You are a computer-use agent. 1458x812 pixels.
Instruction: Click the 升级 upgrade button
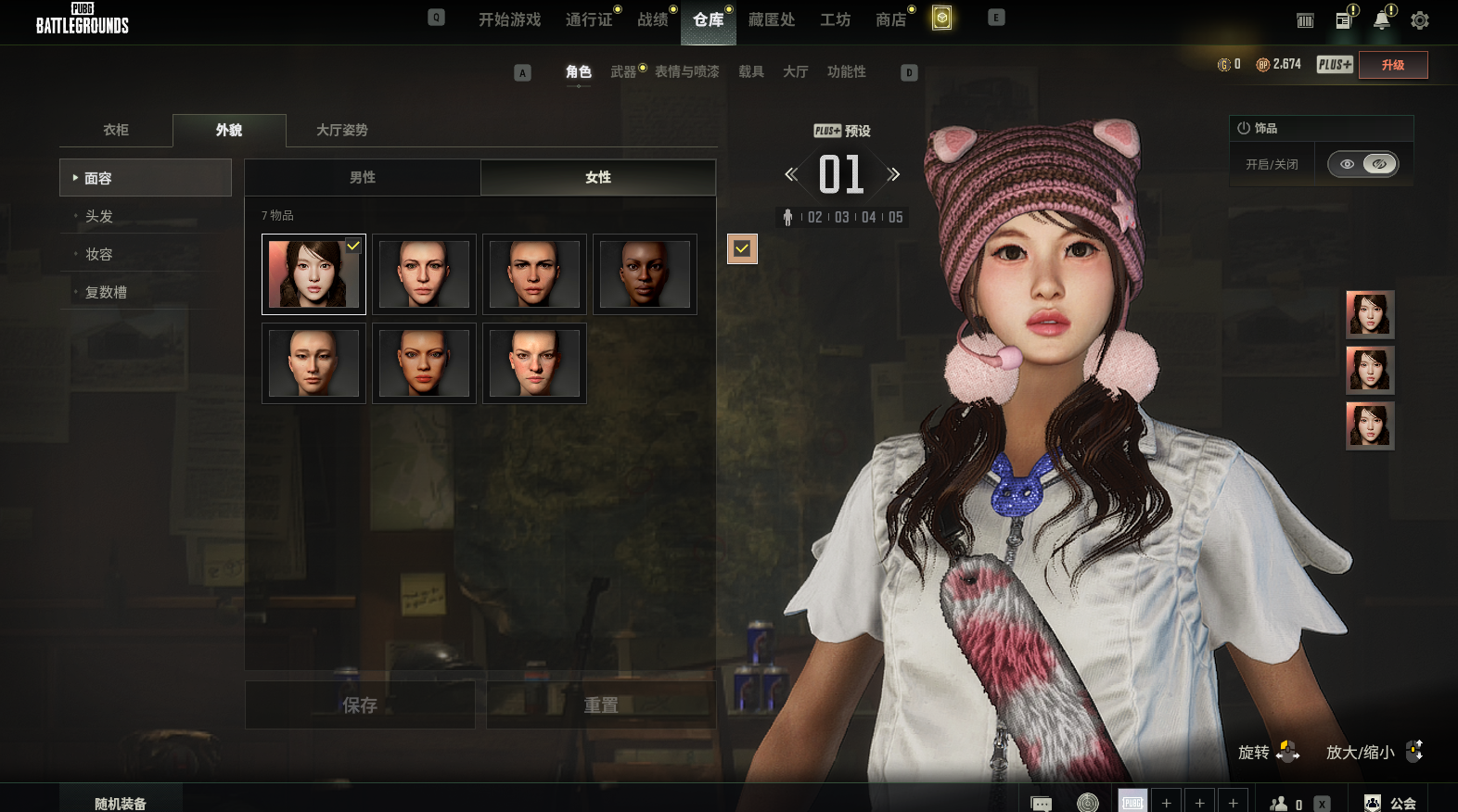(x=1392, y=65)
